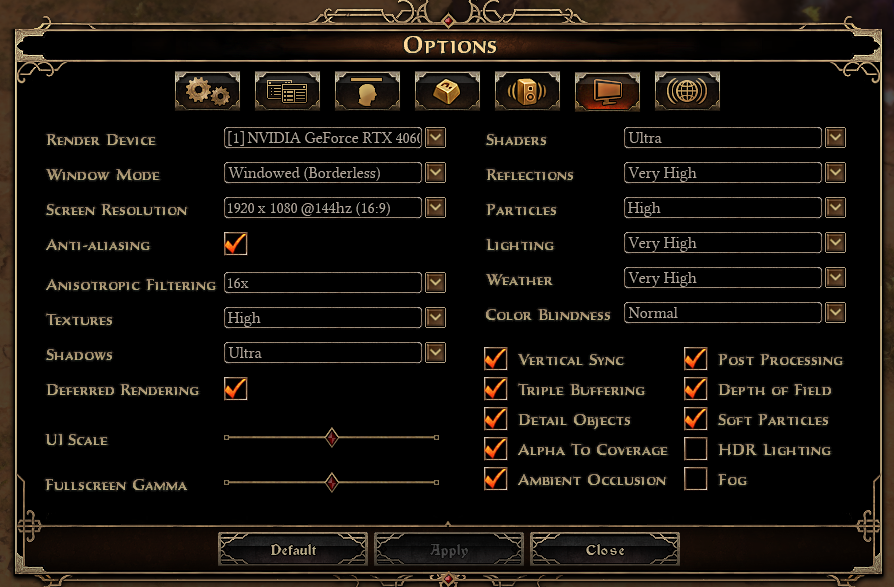Click the UI Scale slider handle
Viewport: 894px width, 587px height.
332,438
